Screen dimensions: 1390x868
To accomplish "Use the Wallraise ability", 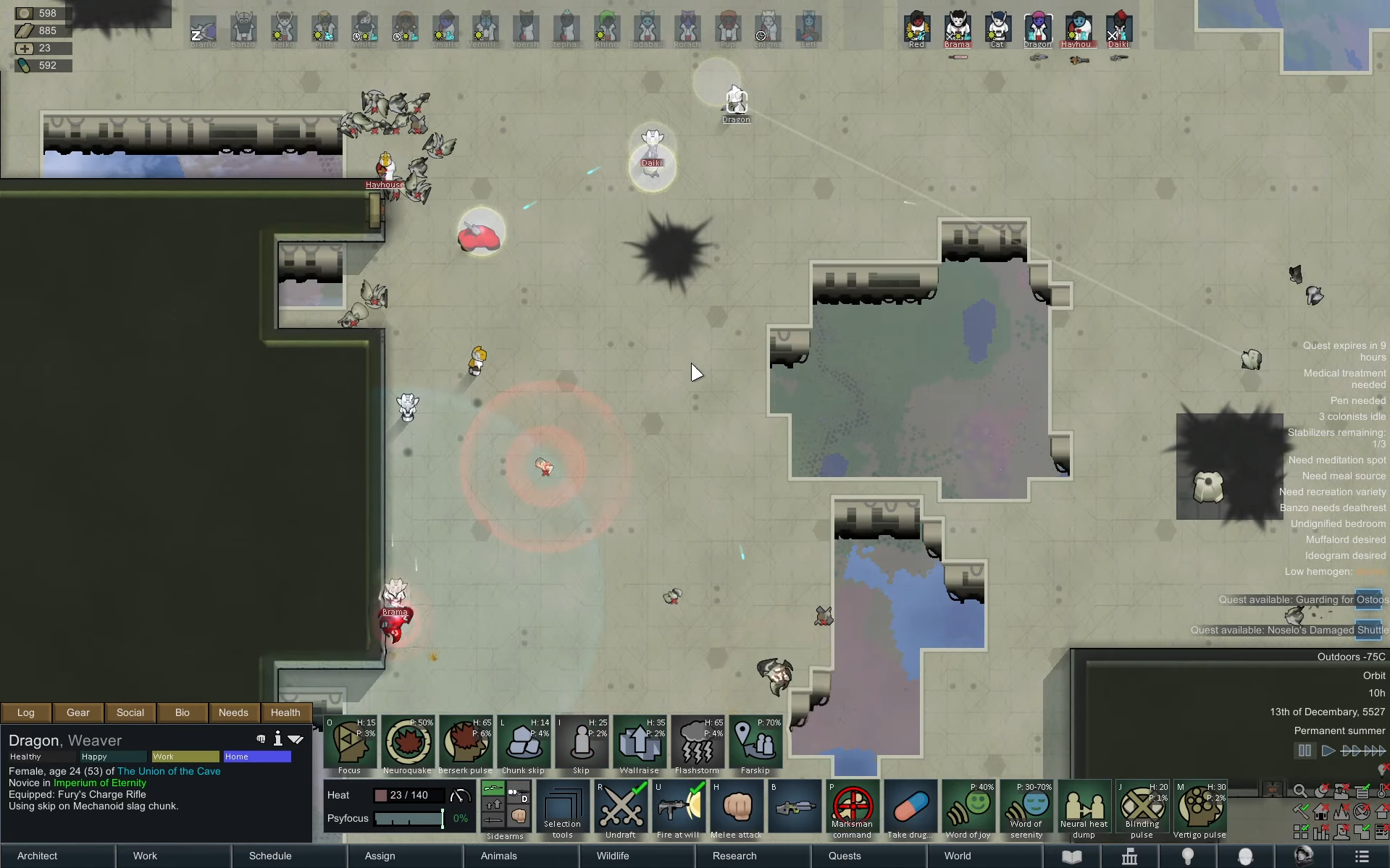I will [x=640, y=742].
